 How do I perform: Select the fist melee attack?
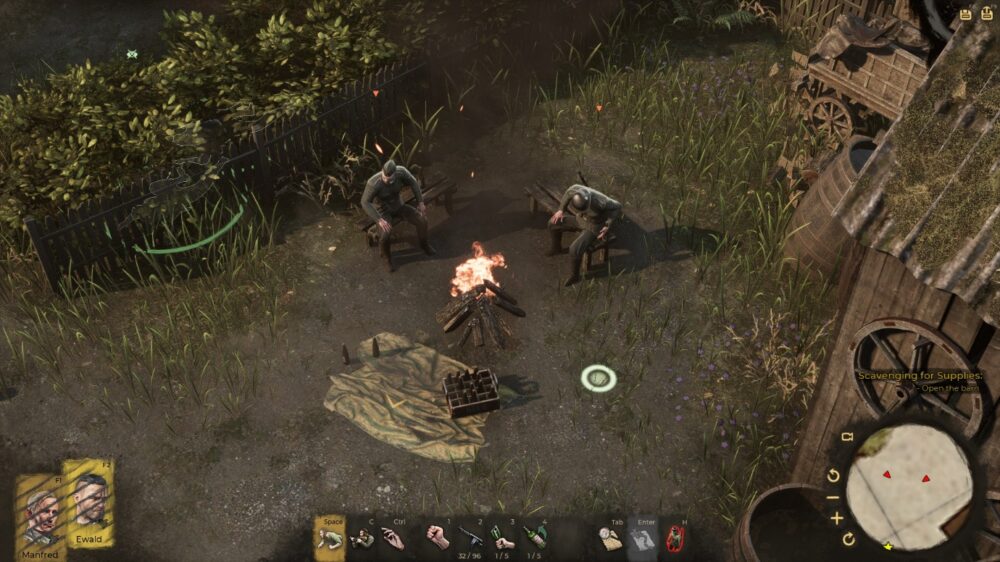point(436,537)
